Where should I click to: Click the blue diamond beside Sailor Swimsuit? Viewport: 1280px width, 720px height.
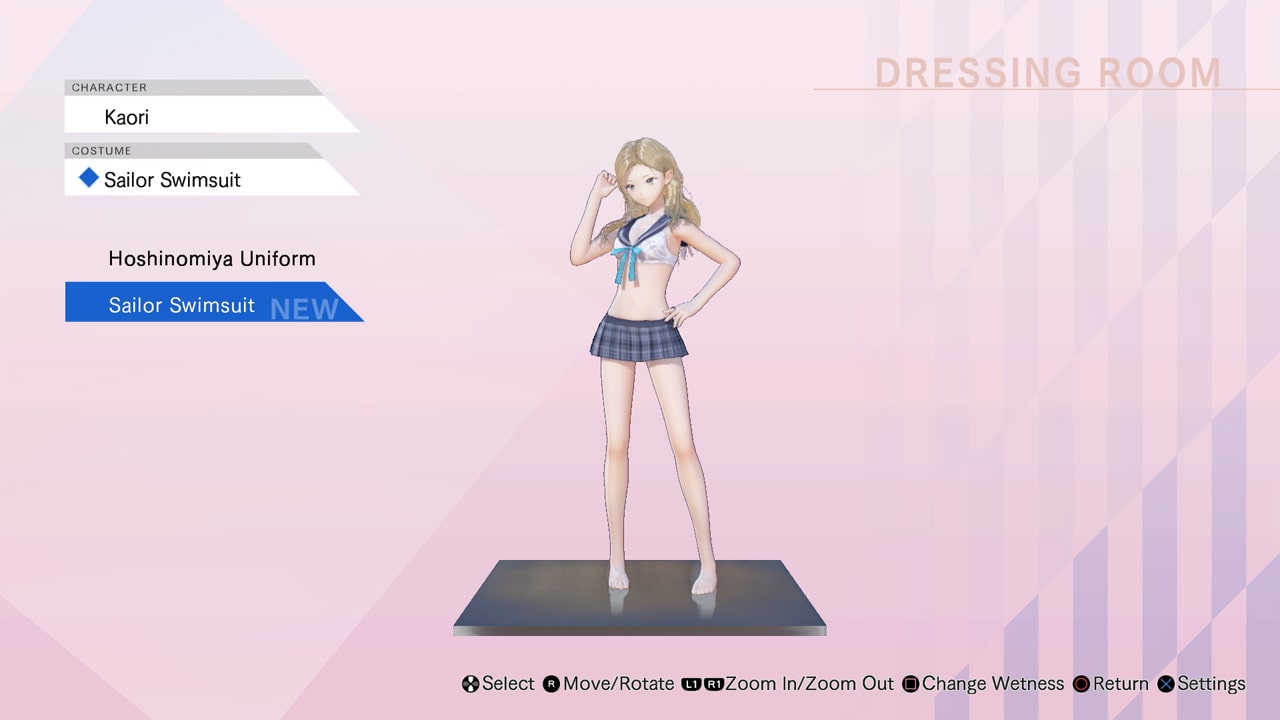[88, 178]
